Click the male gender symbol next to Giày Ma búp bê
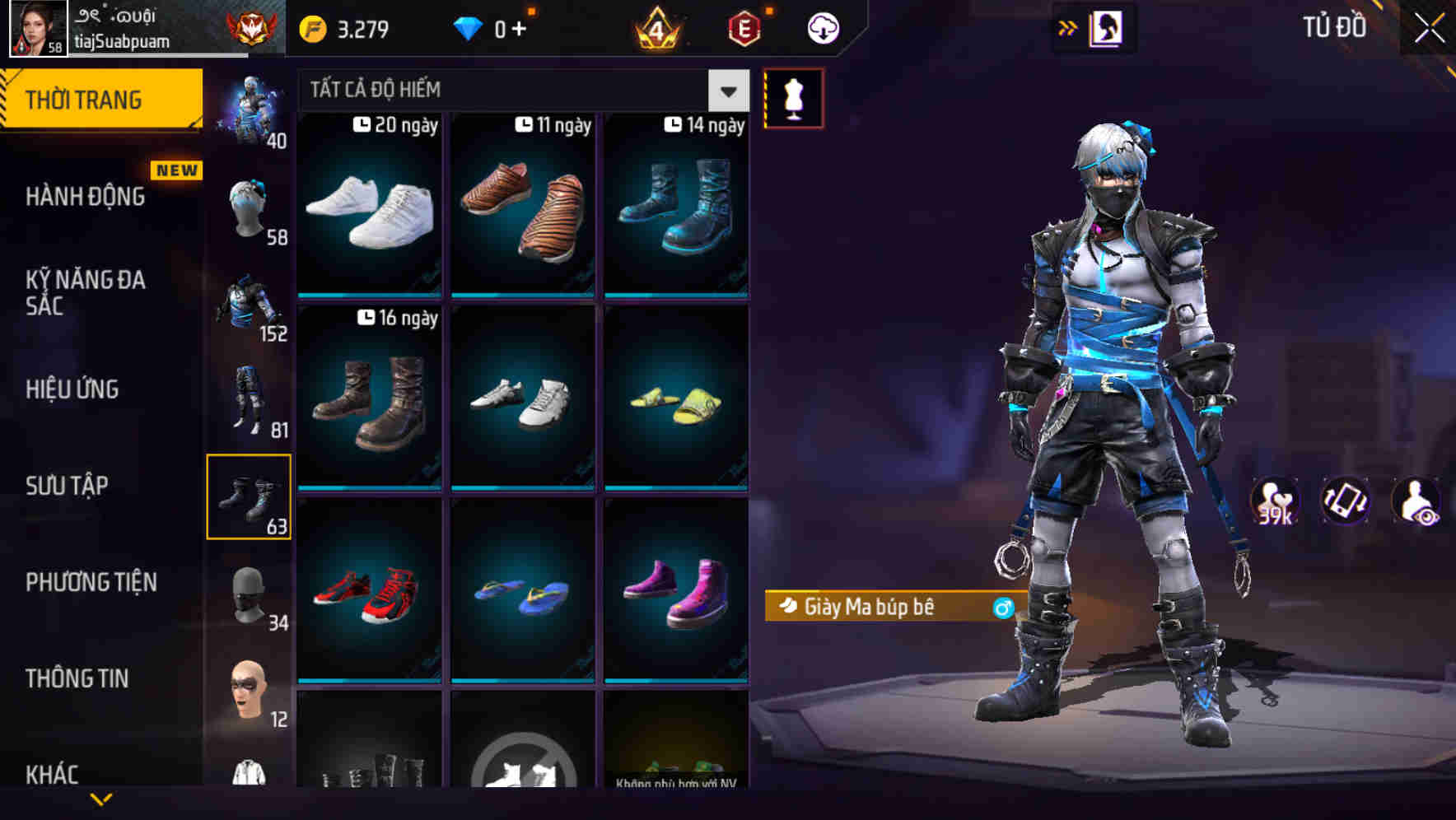Viewport: 1456px width, 820px height. (1004, 607)
